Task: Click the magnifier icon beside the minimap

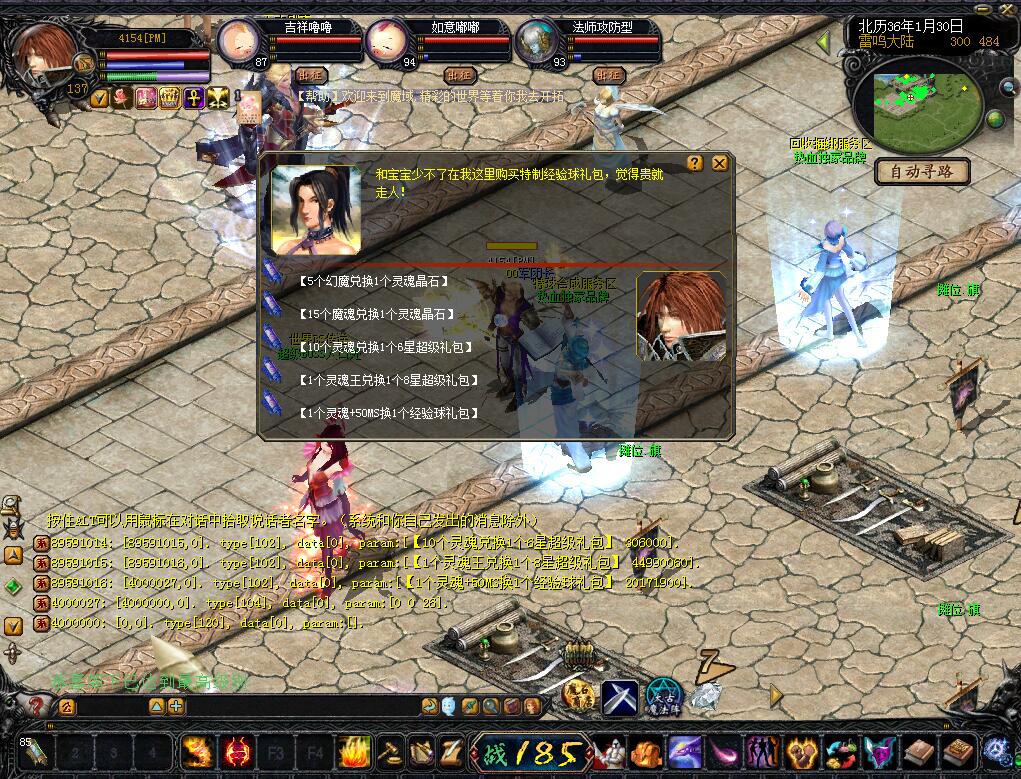Action: coord(1008,88)
